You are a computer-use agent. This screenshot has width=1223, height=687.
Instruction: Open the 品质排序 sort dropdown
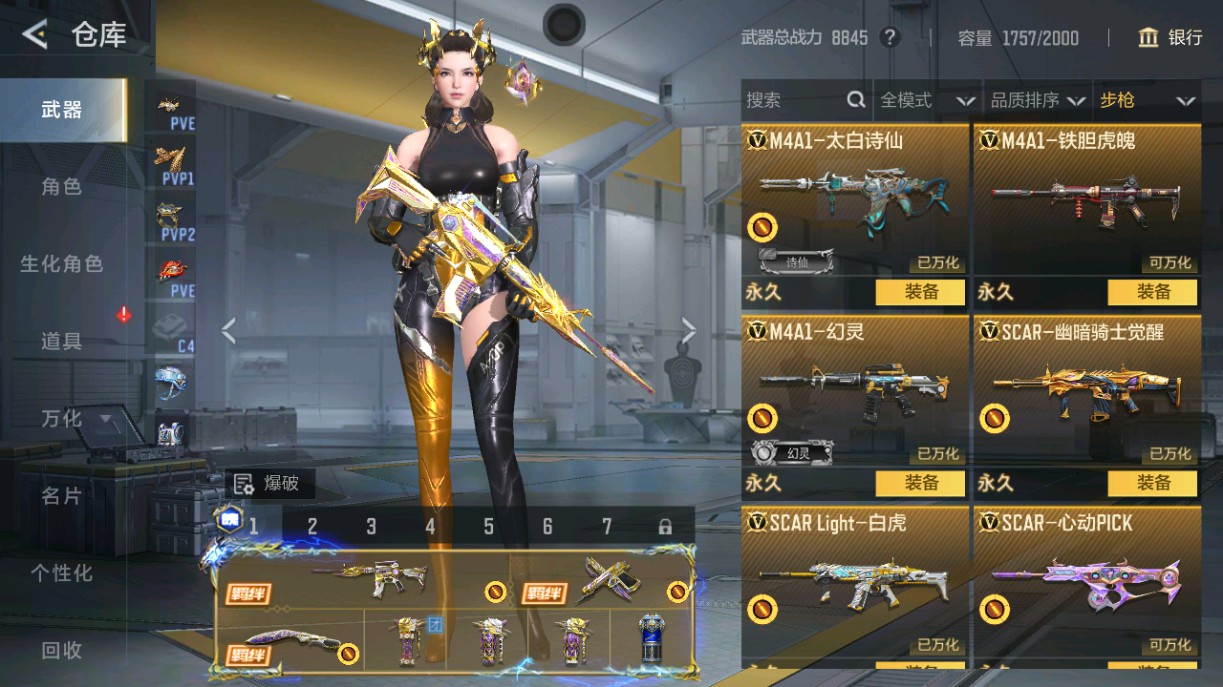1038,100
